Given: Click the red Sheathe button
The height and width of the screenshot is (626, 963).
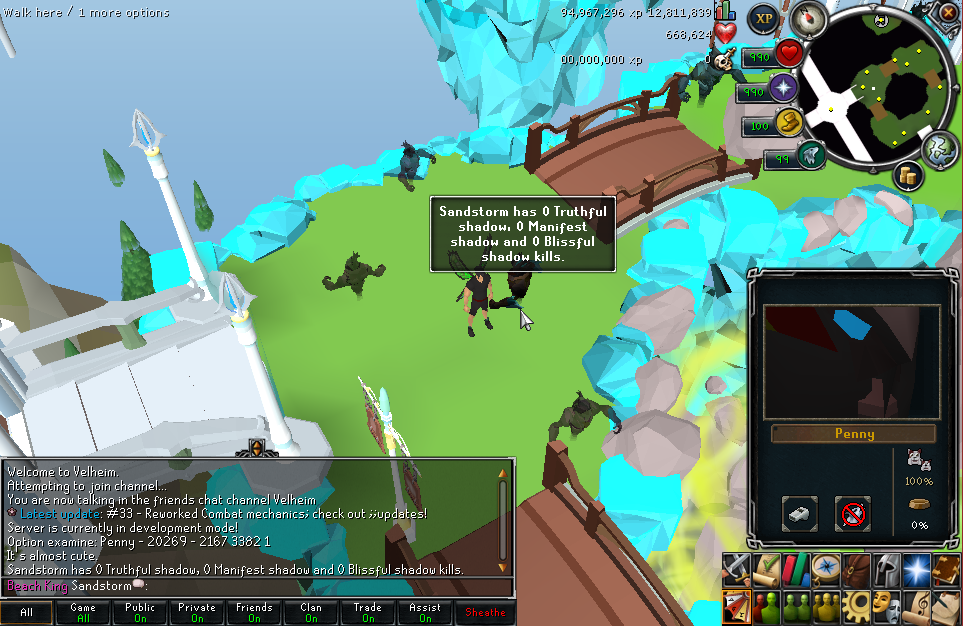Looking at the screenshot, I should (x=485, y=612).
